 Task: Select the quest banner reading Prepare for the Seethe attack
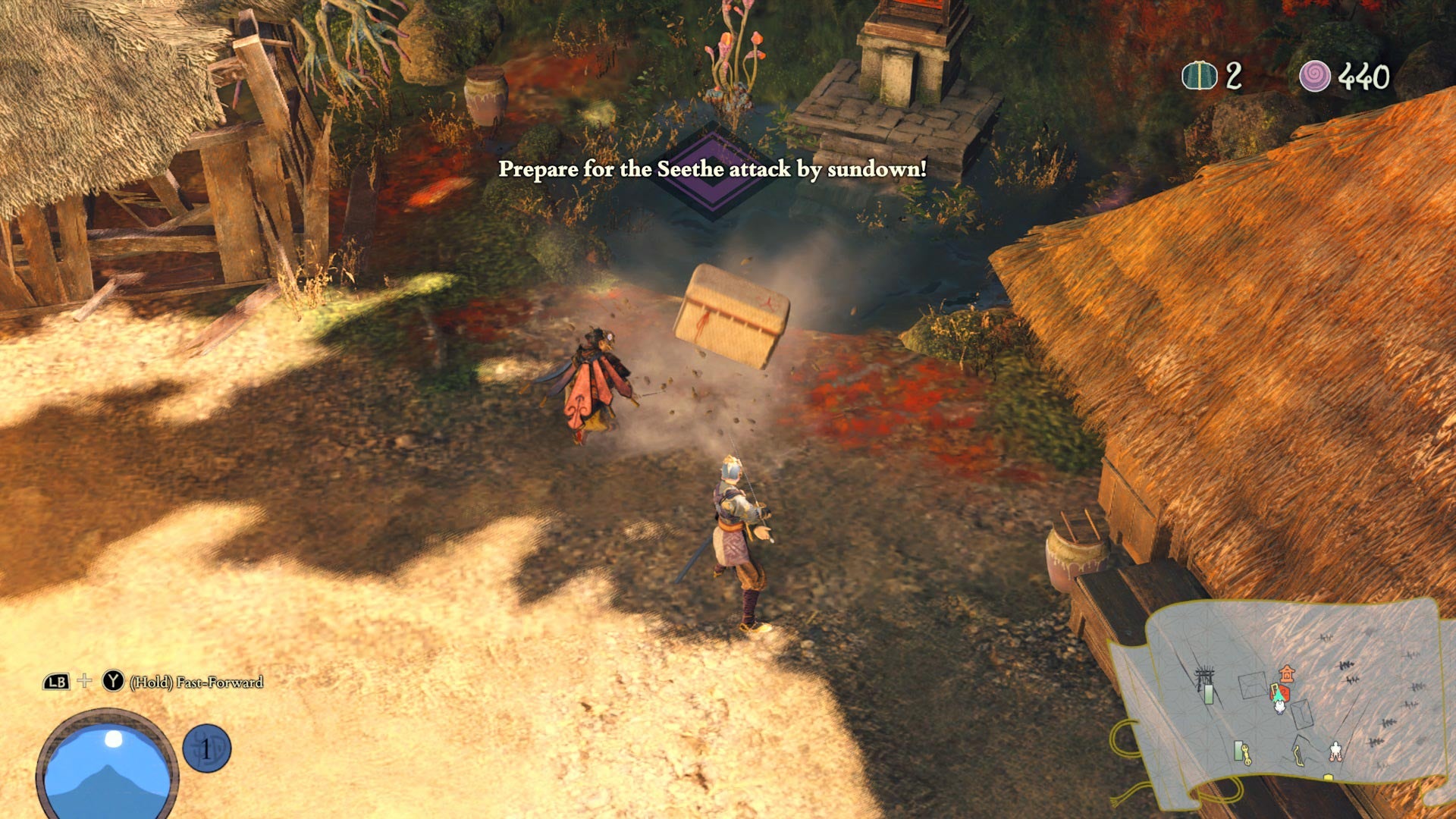point(711,171)
